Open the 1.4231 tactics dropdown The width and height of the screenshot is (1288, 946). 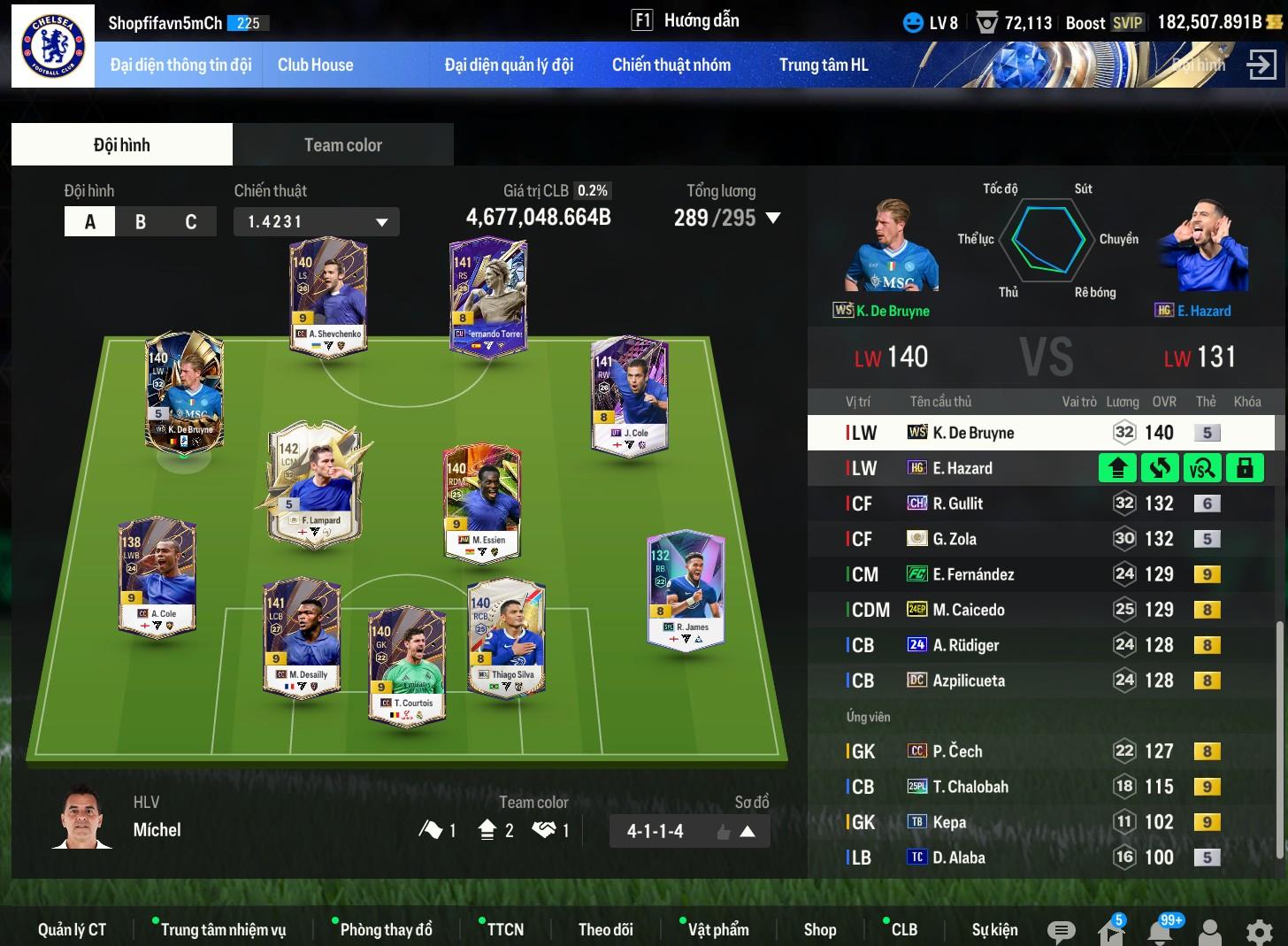coord(316,222)
